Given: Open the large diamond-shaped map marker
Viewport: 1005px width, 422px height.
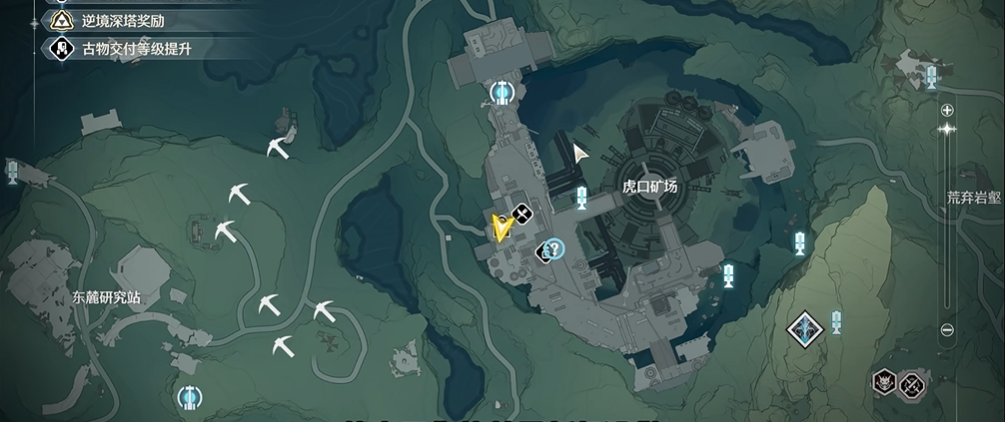Looking at the screenshot, I should pos(804,330).
